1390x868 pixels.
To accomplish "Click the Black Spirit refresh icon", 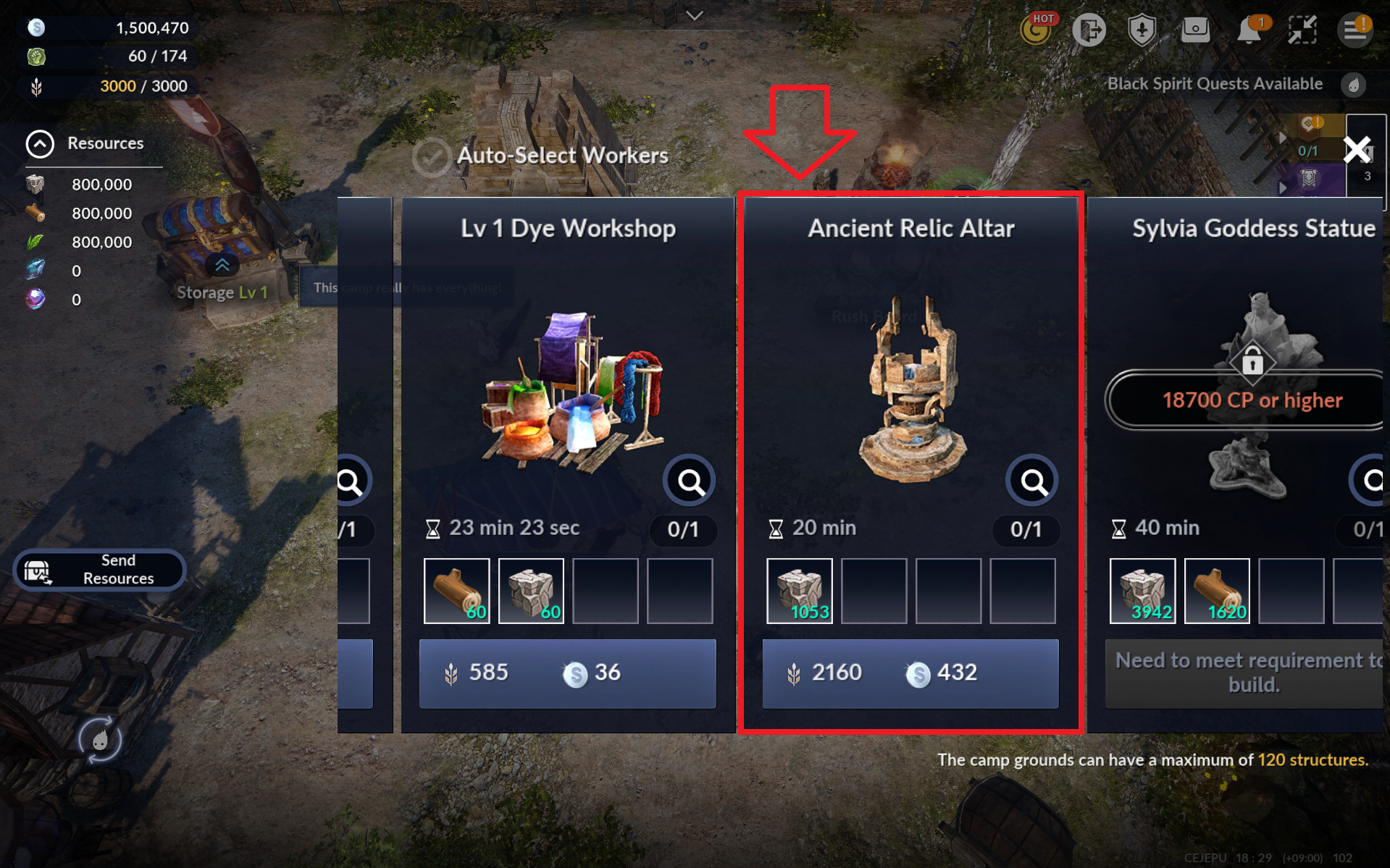I will pyautogui.click(x=100, y=739).
